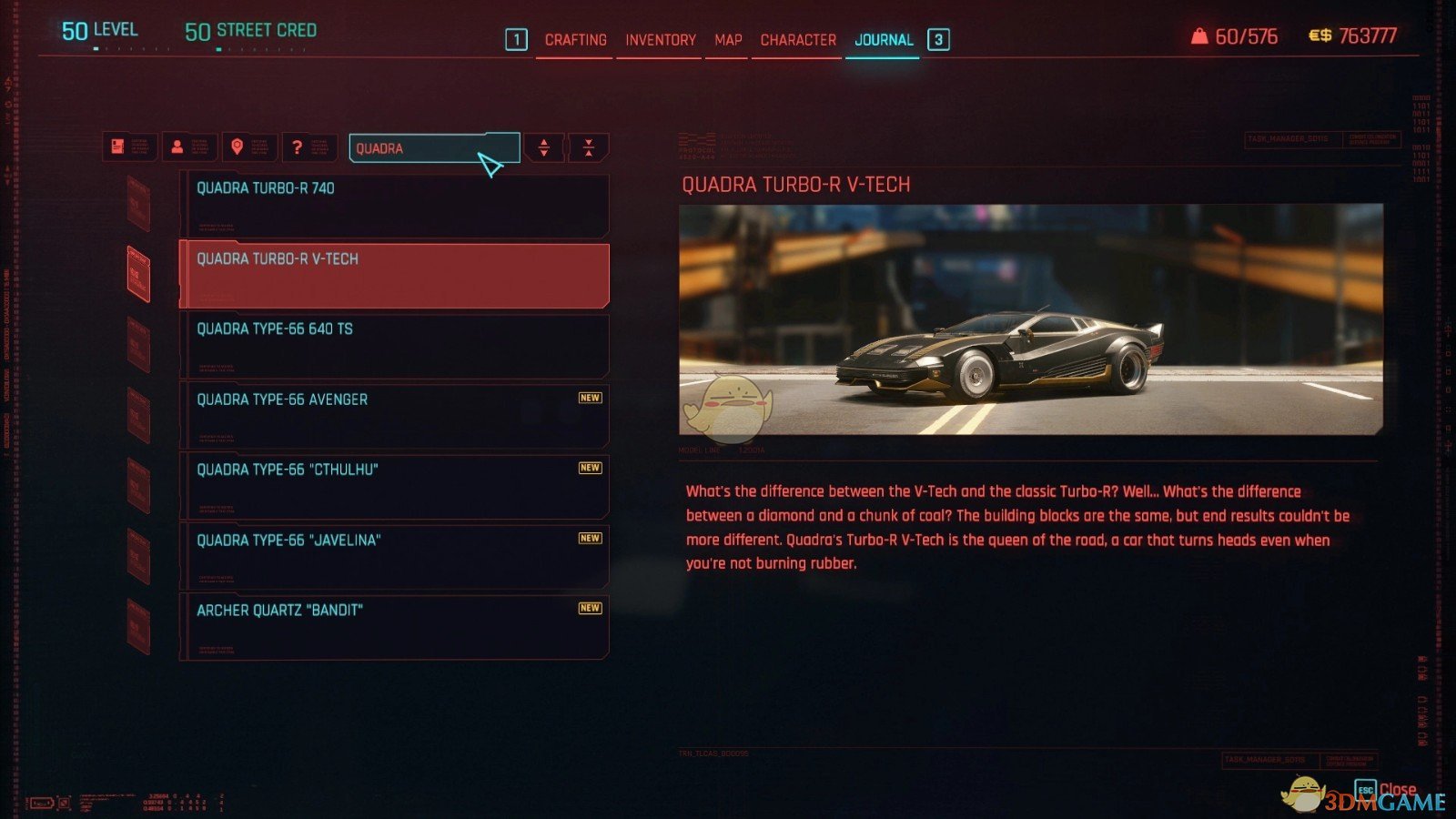The width and height of the screenshot is (1456, 819).
Task: Go to the Map tab
Action: (728, 40)
